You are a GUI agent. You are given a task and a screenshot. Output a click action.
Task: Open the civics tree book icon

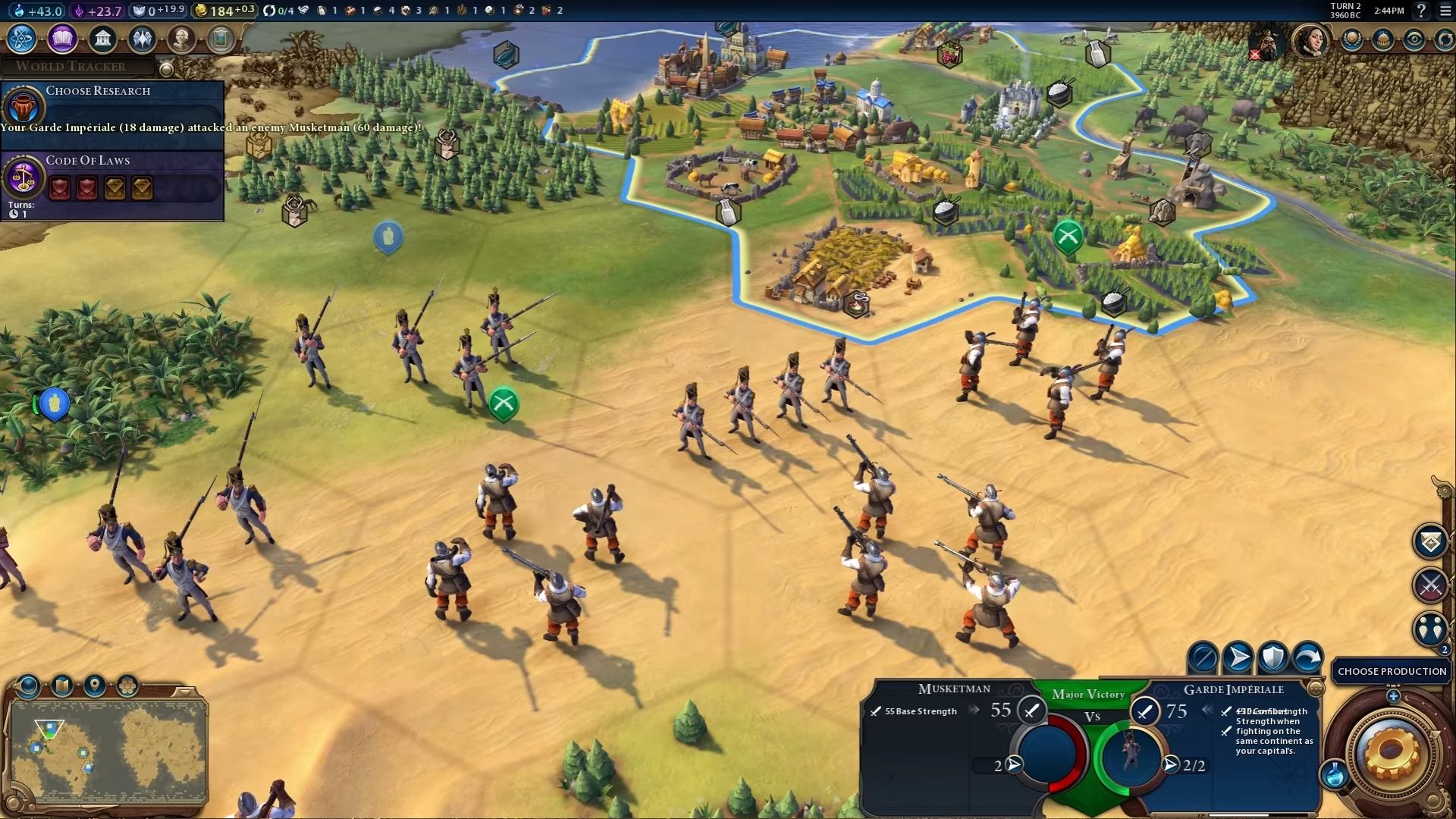click(62, 38)
